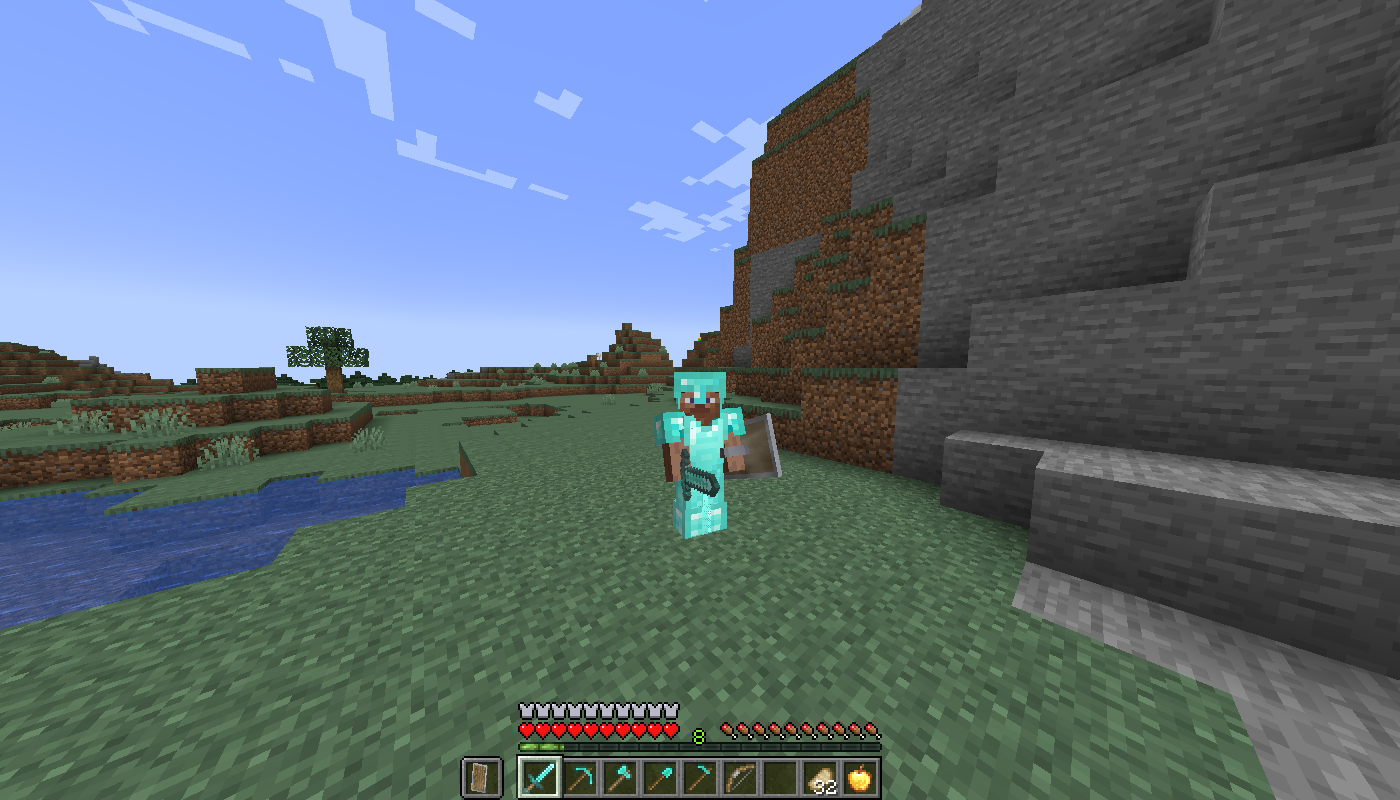Click the empty seventh hotbar slot
The image size is (1400, 800).
tap(778, 775)
